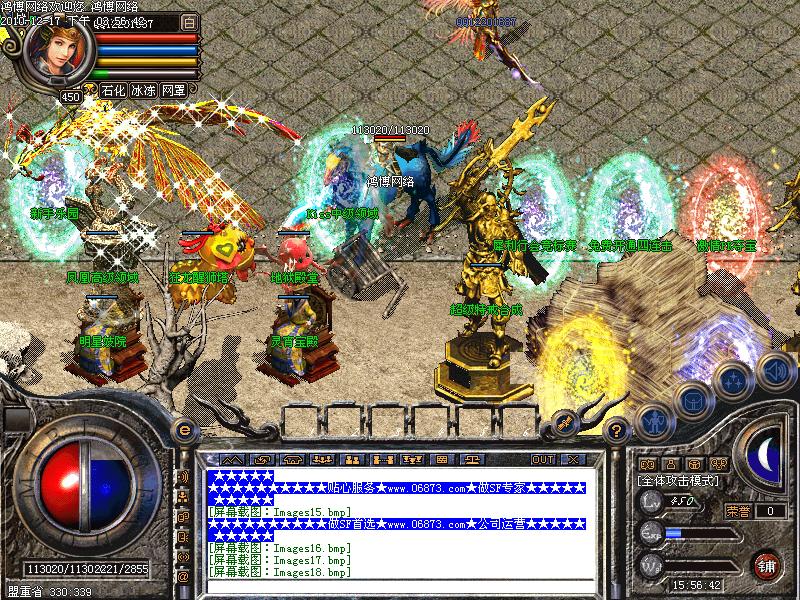This screenshot has height=600, width=800.
Task: Close the chat panel with the X button
Action: 572,460
